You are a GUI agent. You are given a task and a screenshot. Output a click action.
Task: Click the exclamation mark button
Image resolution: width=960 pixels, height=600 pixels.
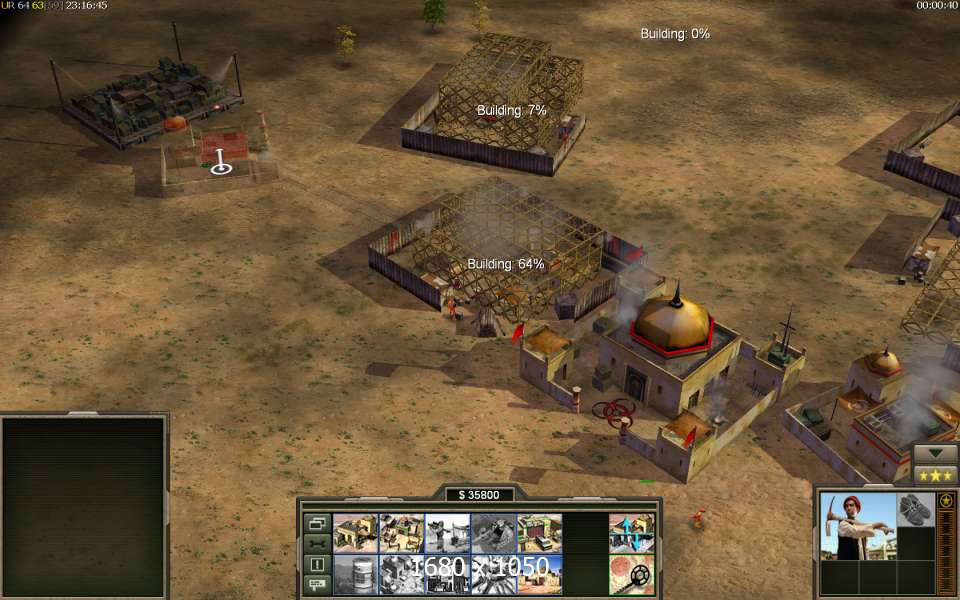(317, 564)
